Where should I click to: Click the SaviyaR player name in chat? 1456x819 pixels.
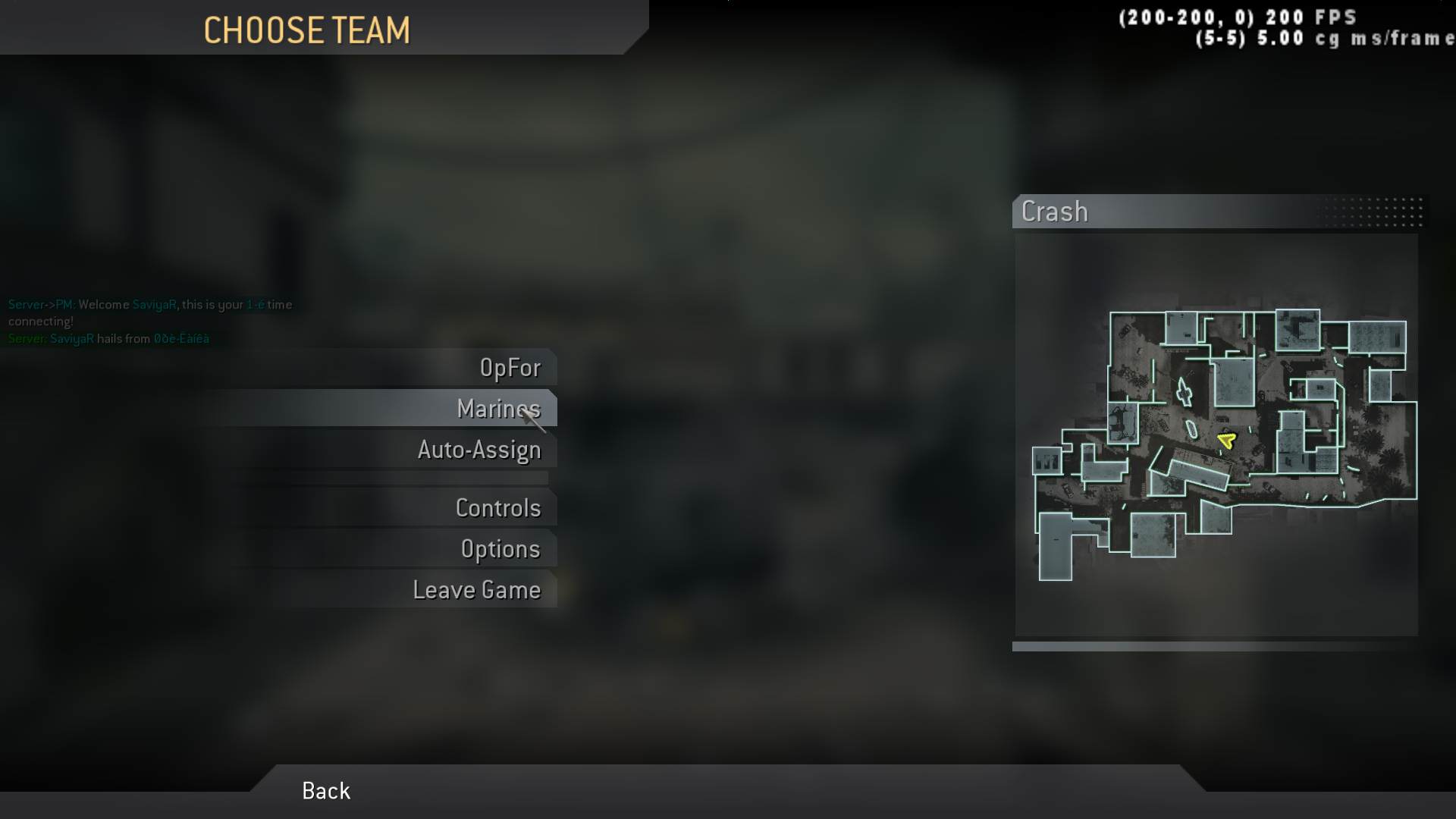tap(153, 304)
